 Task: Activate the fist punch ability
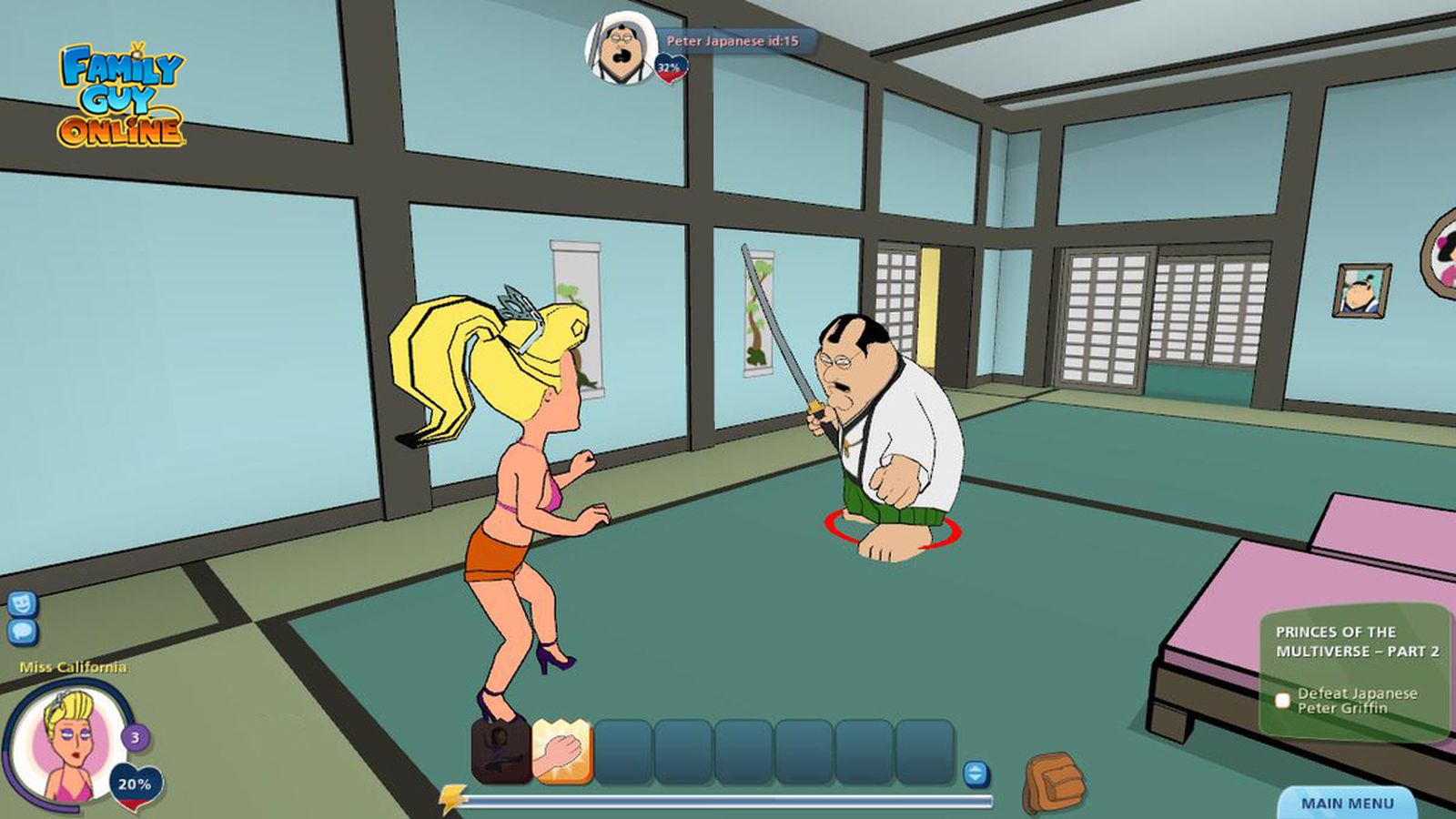(561, 752)
